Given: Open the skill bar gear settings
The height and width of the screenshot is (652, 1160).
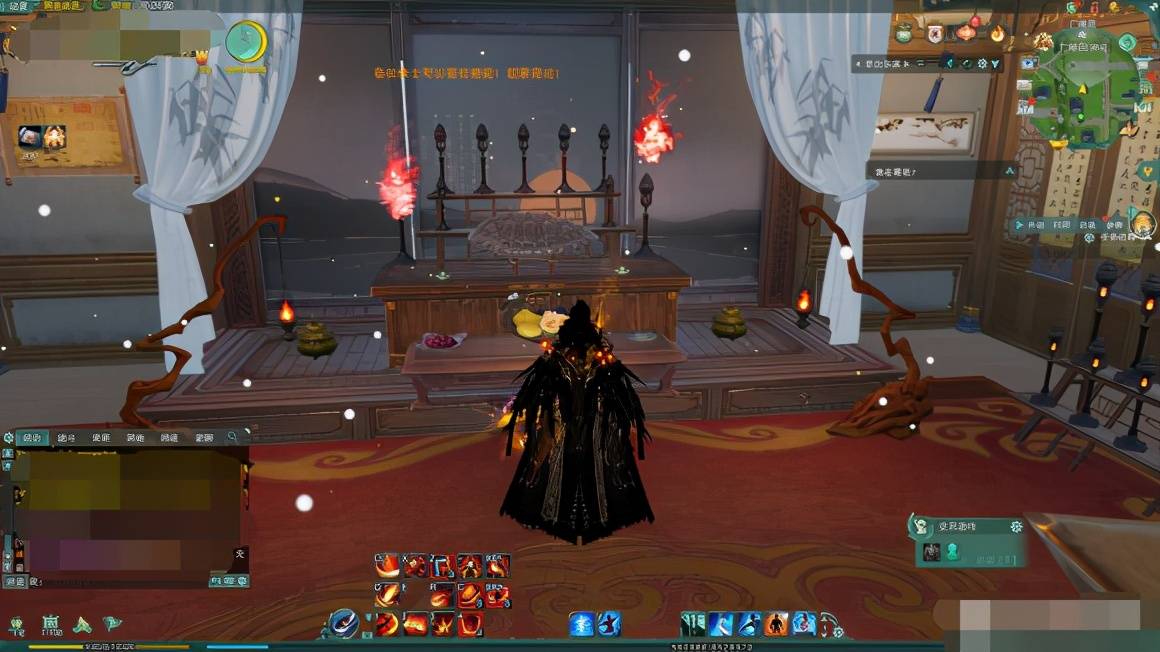Looking at the screenshot, I should tap(837, 631).
